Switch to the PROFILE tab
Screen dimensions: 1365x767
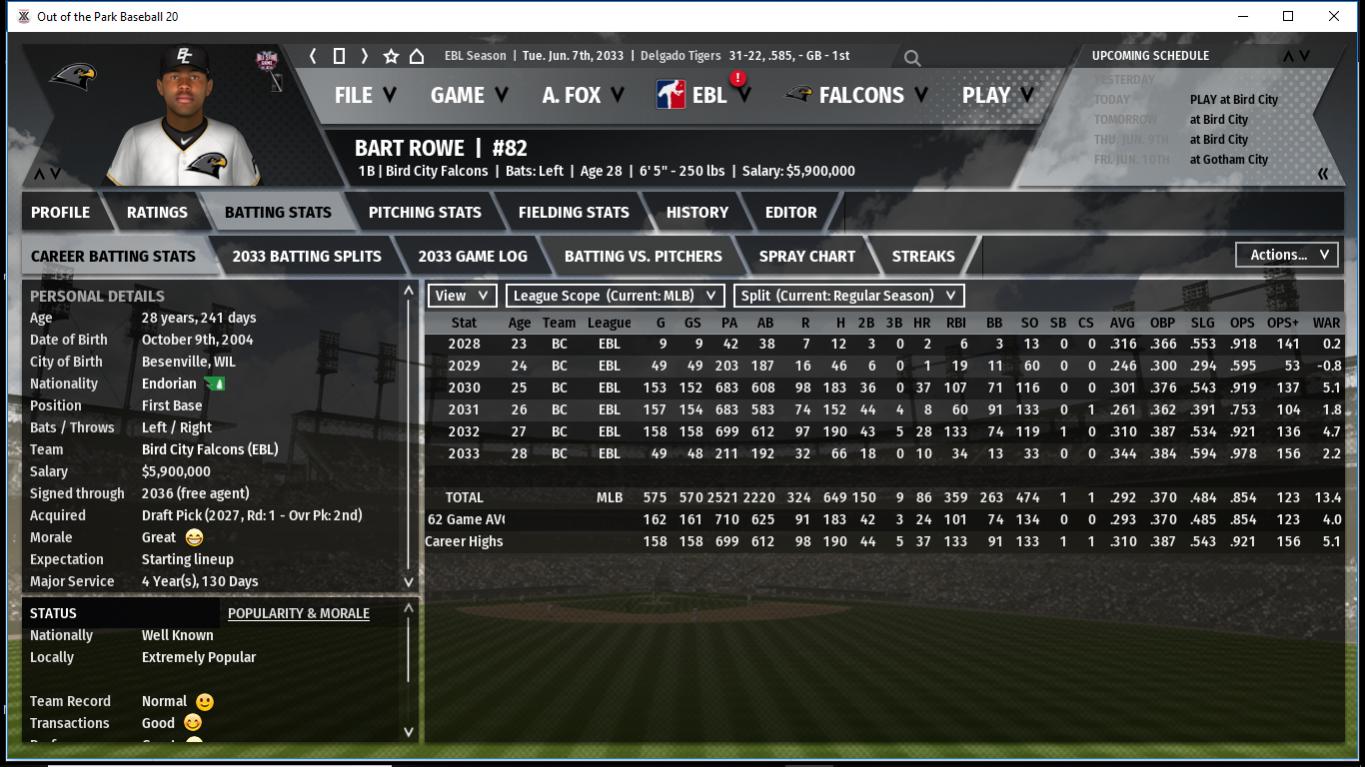pyautogui.click(x=60, y=212)
